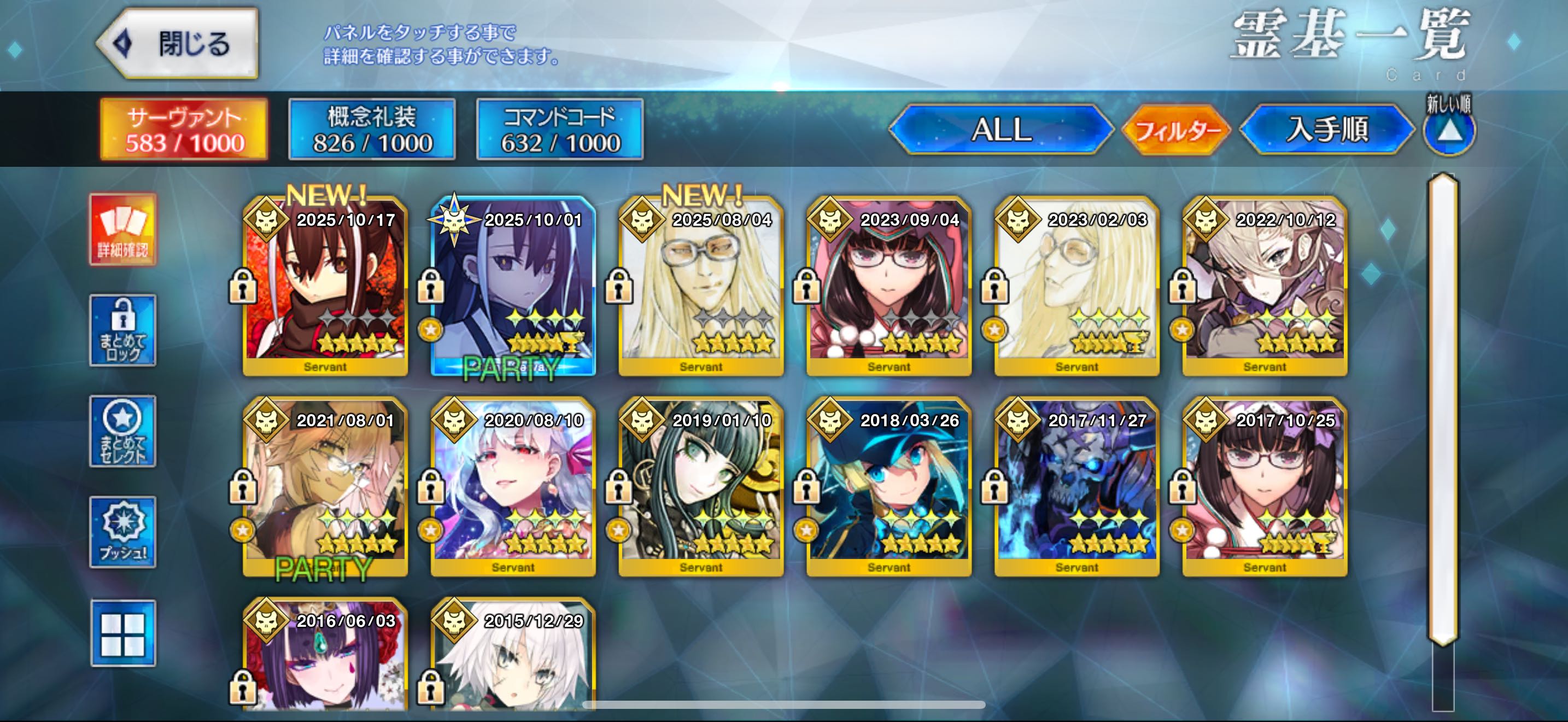
Task: Open servant card dated 2023/09/04
Action: click(888, 286)
